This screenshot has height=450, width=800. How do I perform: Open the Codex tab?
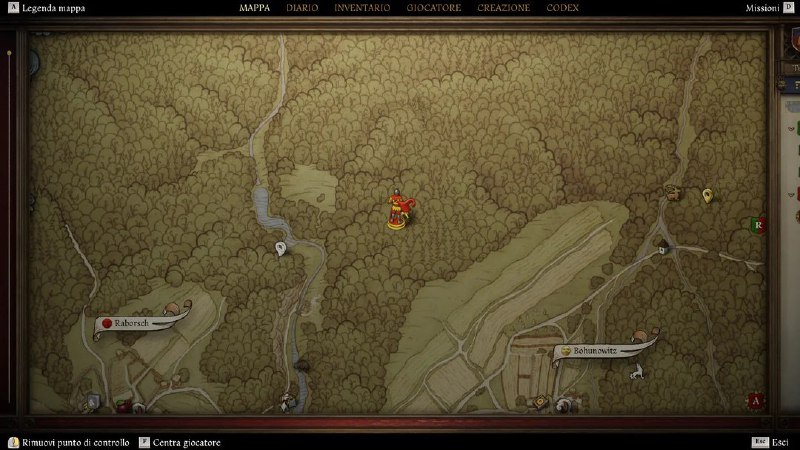pyautogui.click(x=563, y=8)
